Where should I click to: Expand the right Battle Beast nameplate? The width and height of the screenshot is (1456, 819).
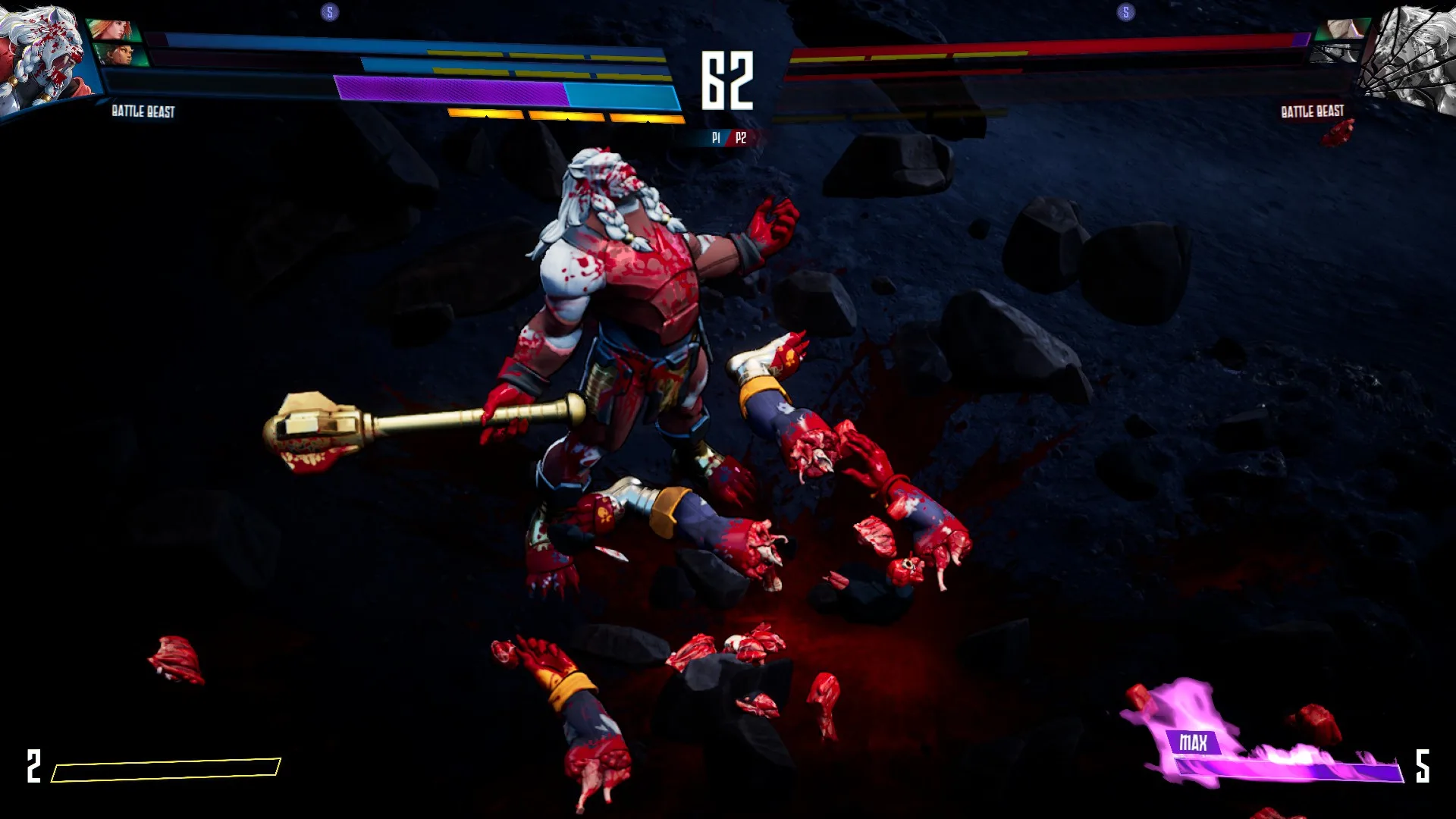(1311, 111)
